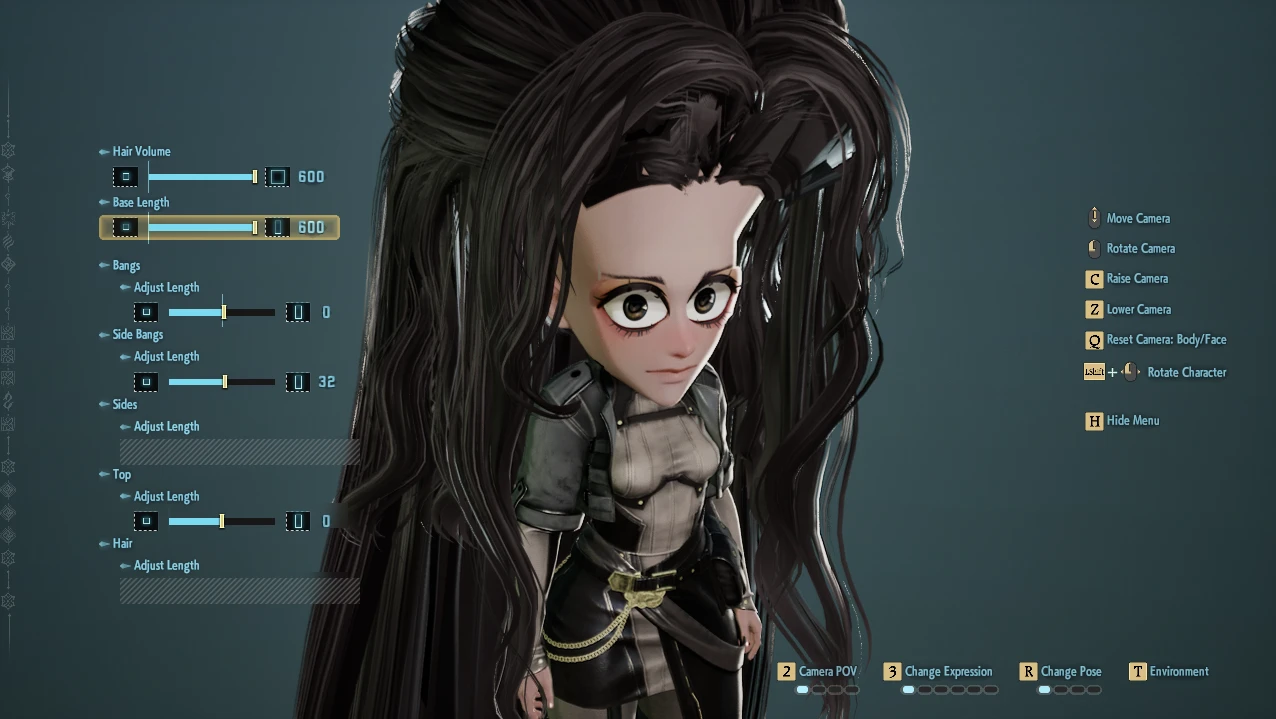Decrease Hair Volume with the small-box icon

point(126,177)
